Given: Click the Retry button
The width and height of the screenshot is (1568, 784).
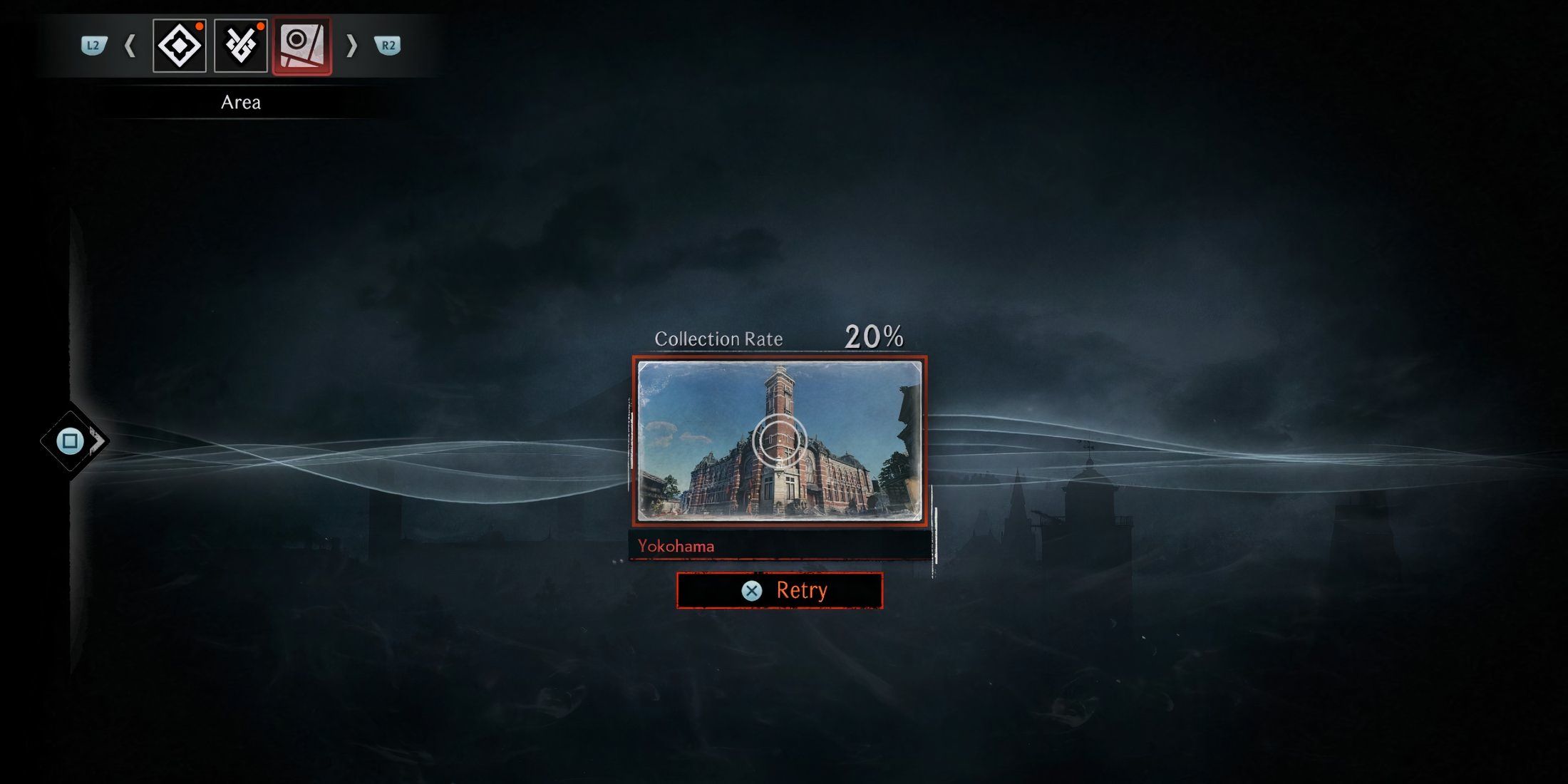Looking at the screenshot, I should click(x=780, y=591).
